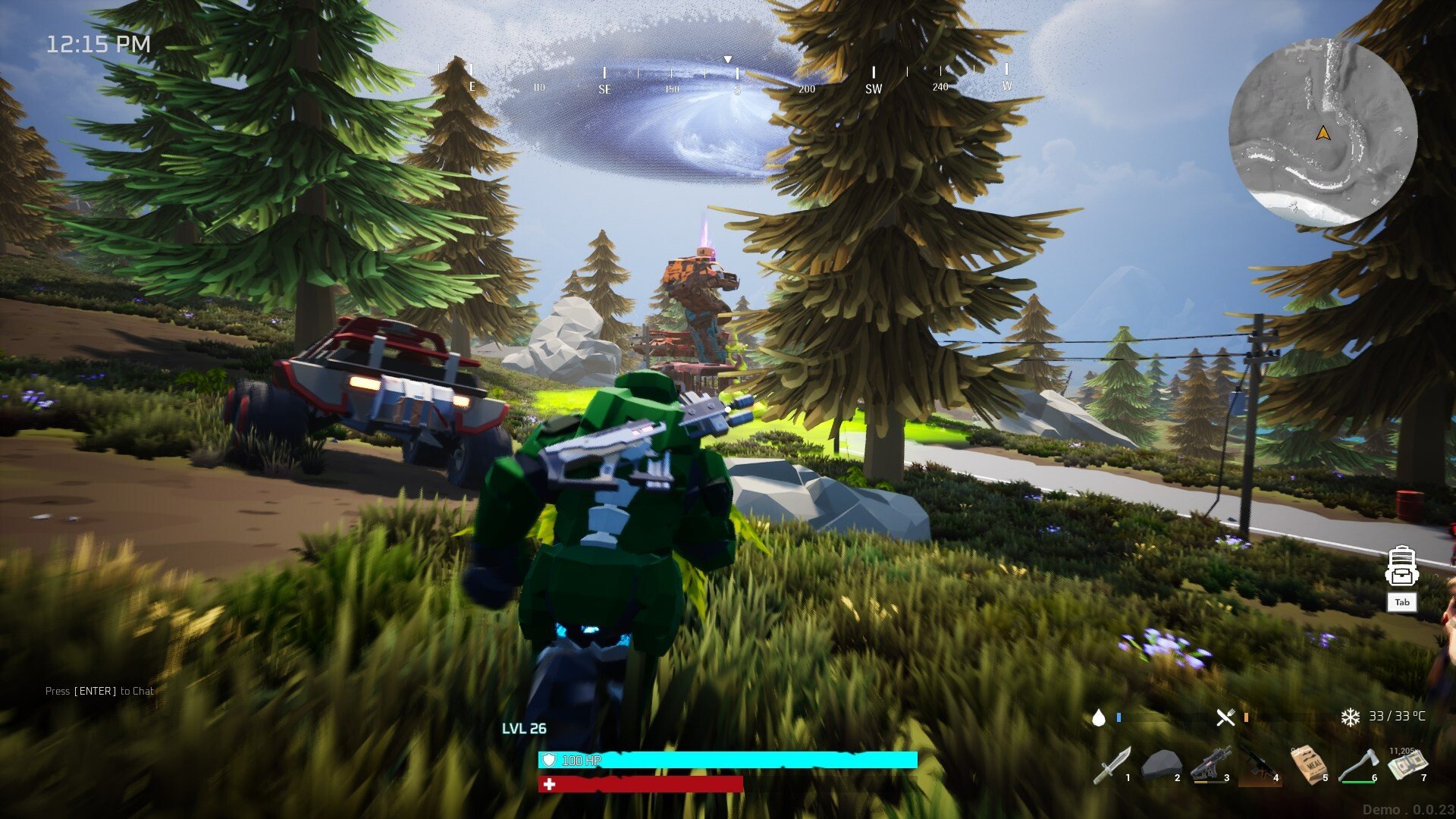This screenshot has height=819, width=1456.
Task: Use the MEAL ration bag slot
Action: click(1309, 764)
